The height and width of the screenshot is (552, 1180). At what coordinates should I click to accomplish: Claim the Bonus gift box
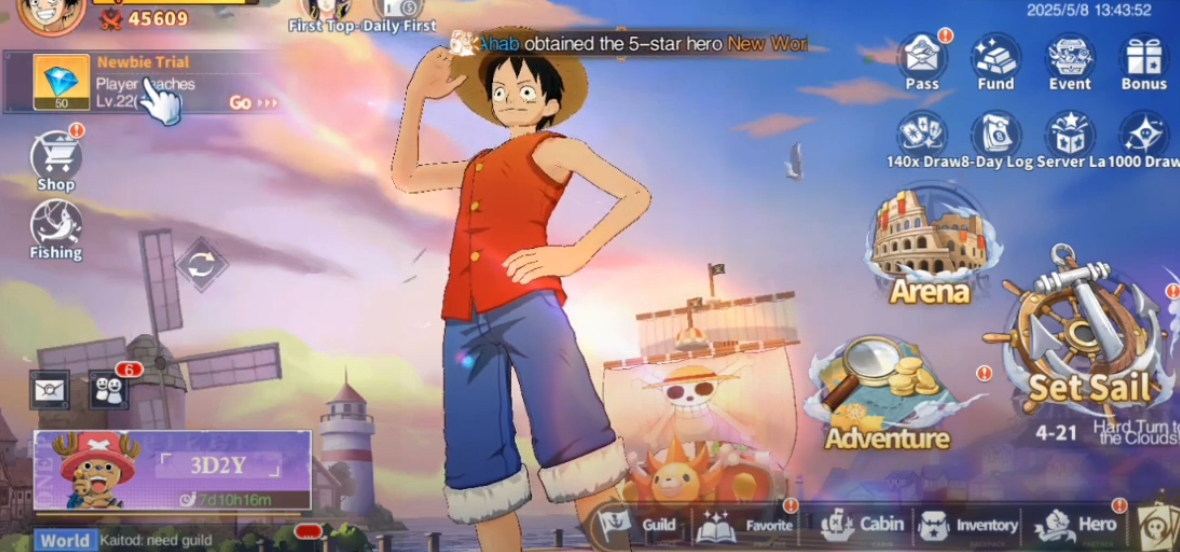(x=1143, y=58)
